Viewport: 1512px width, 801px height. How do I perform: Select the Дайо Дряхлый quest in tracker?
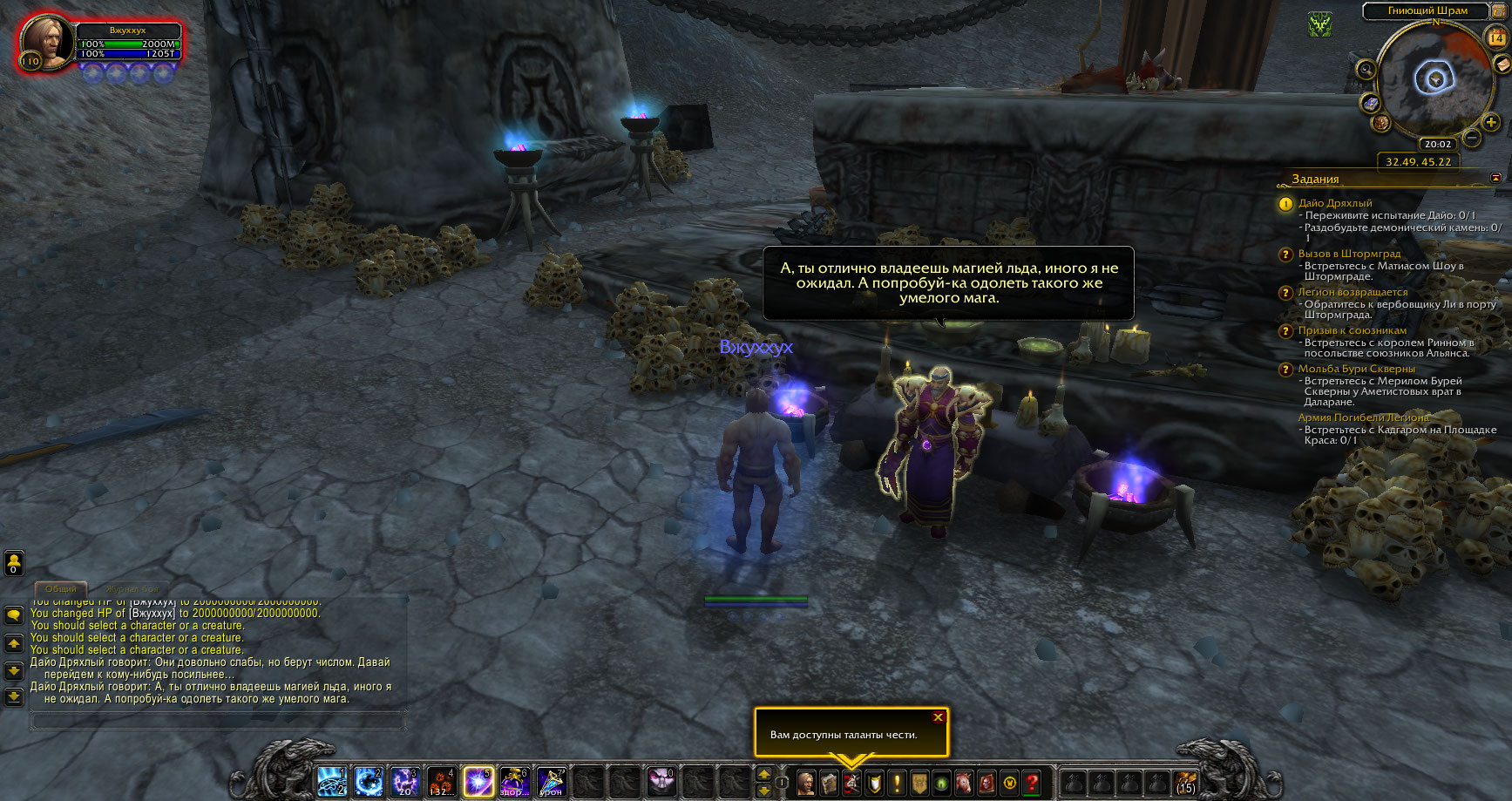point(1334,203)
